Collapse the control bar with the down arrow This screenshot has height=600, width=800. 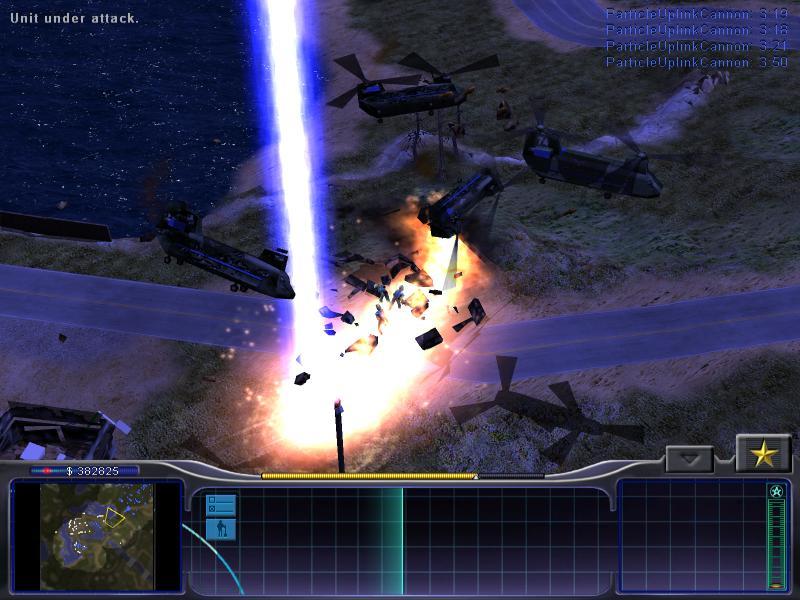click(x=689, y=459)
